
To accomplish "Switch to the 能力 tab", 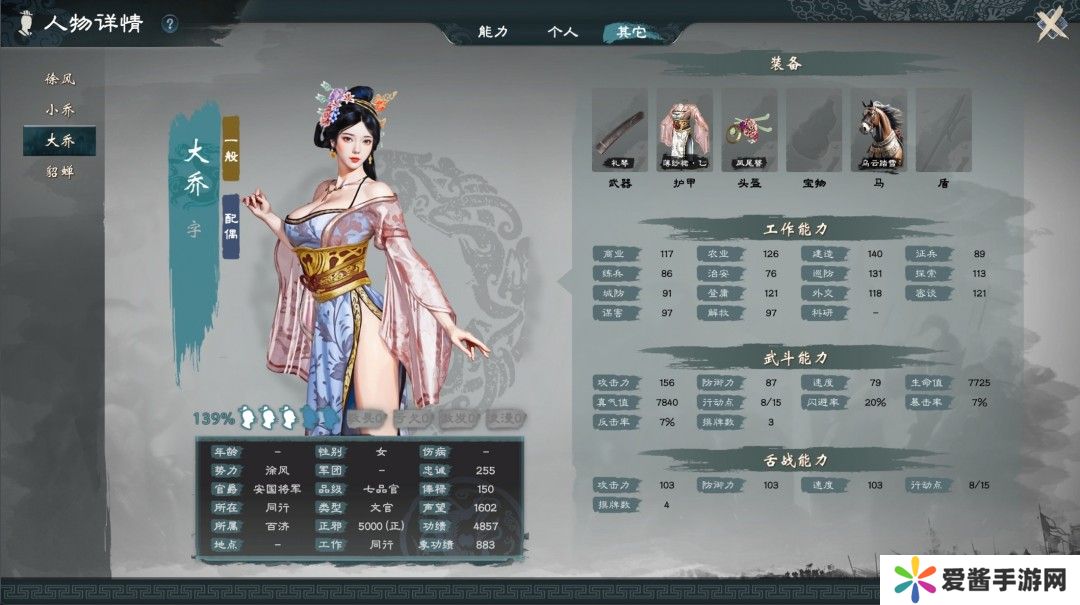I will [x=493, y=32].
